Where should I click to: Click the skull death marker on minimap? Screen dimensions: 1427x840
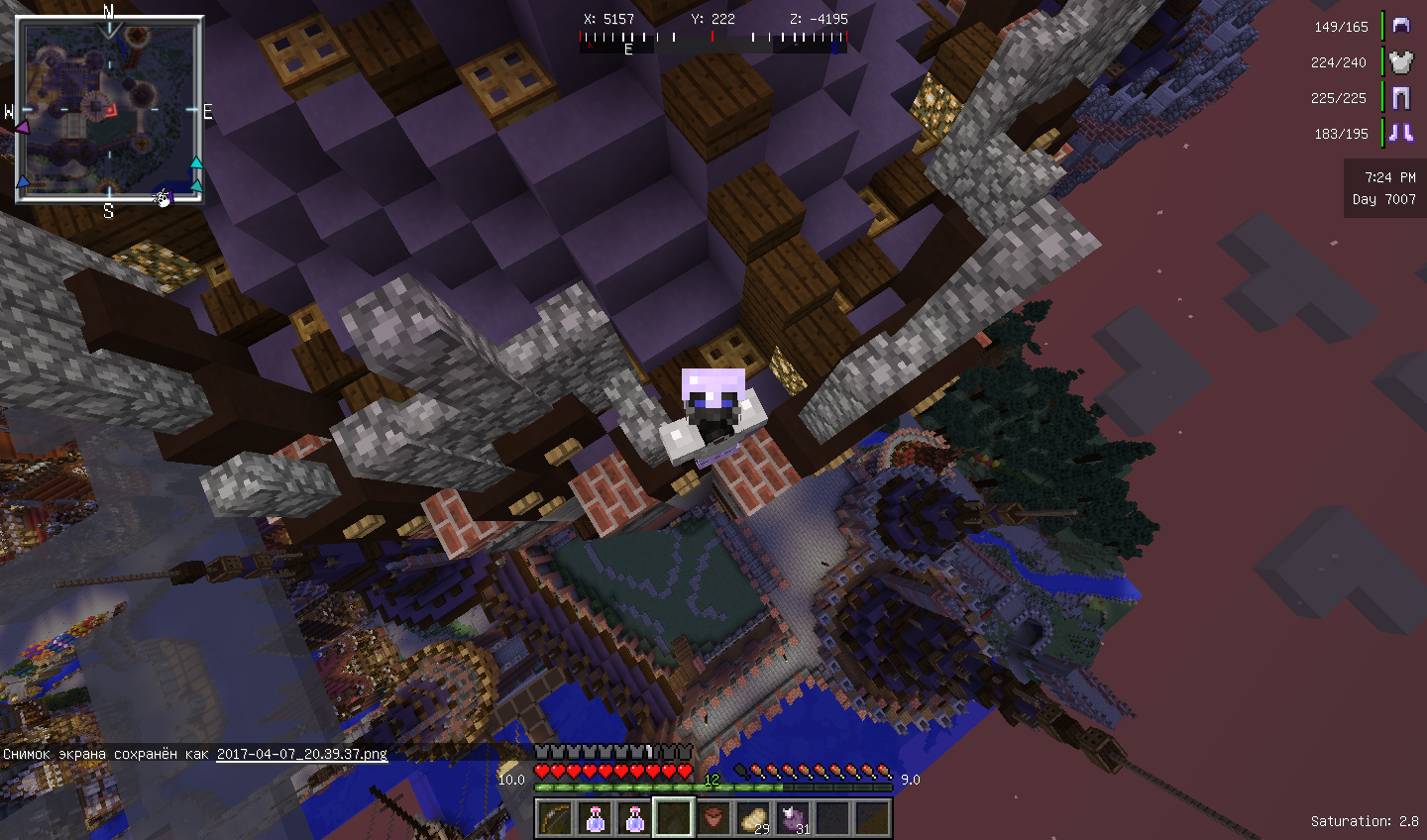point(164,199)
